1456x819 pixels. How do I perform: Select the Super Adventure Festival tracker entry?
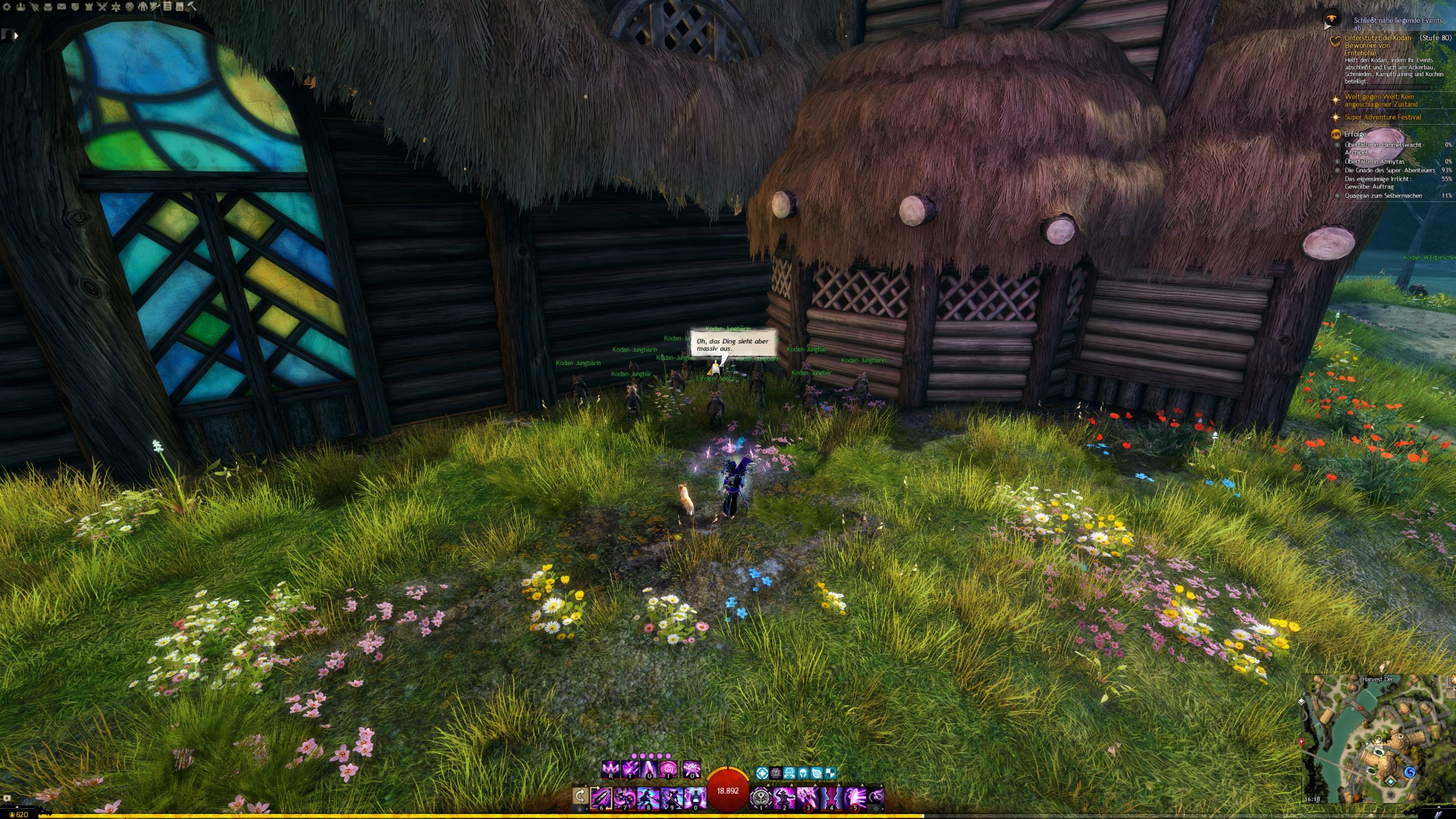pos(1382,117)
